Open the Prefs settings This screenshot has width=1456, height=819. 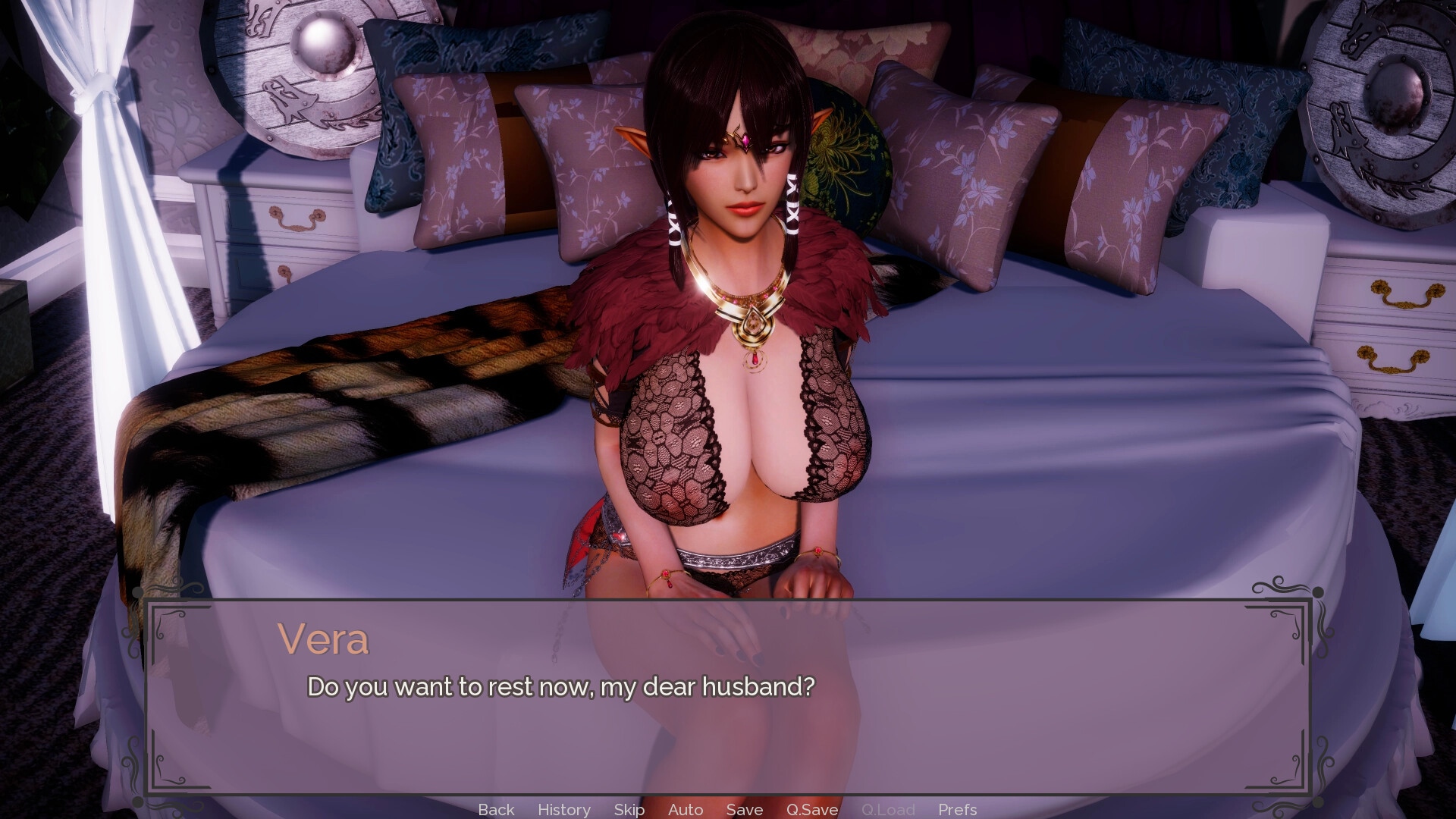(x=957, y=809)
